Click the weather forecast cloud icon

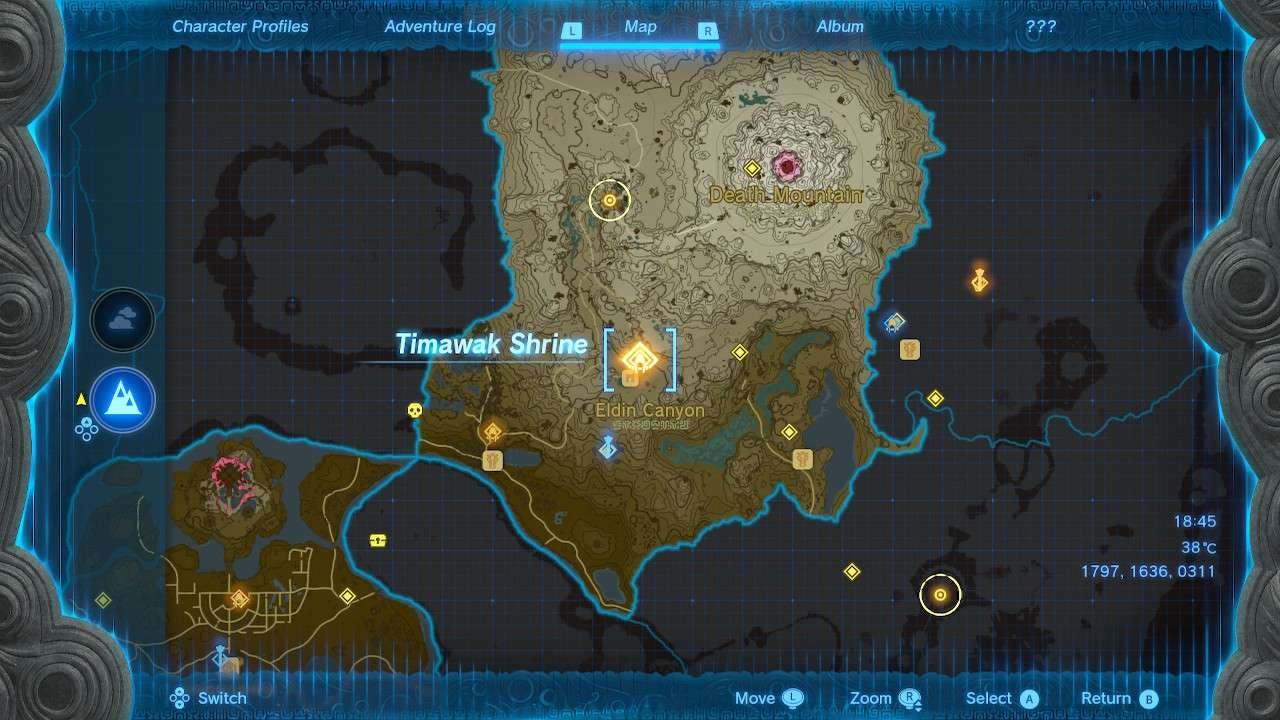122,321
